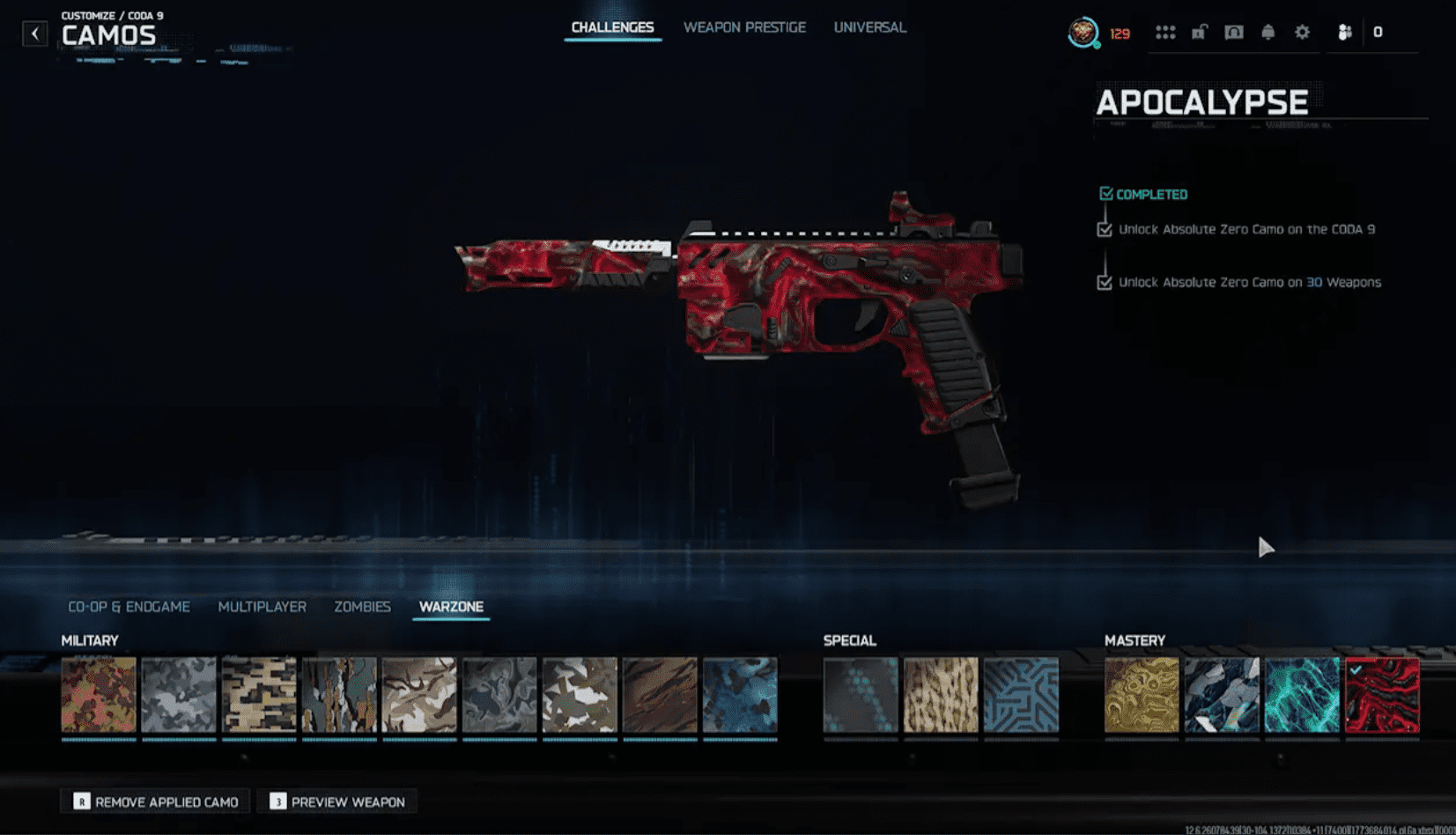Open the grid menu icon
Image resolution: width=1456 pixels, height=835 pixels.
(1165, 33)
